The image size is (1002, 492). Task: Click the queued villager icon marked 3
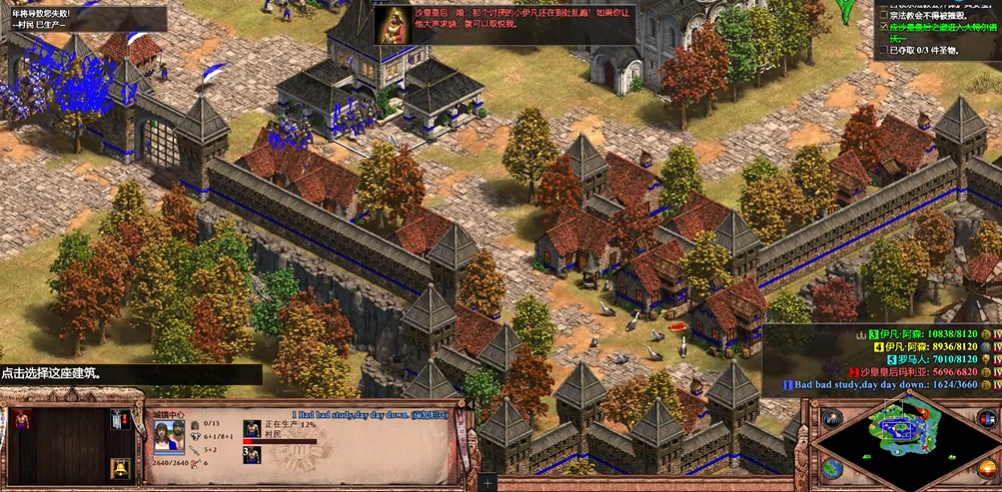pos(252,456)
